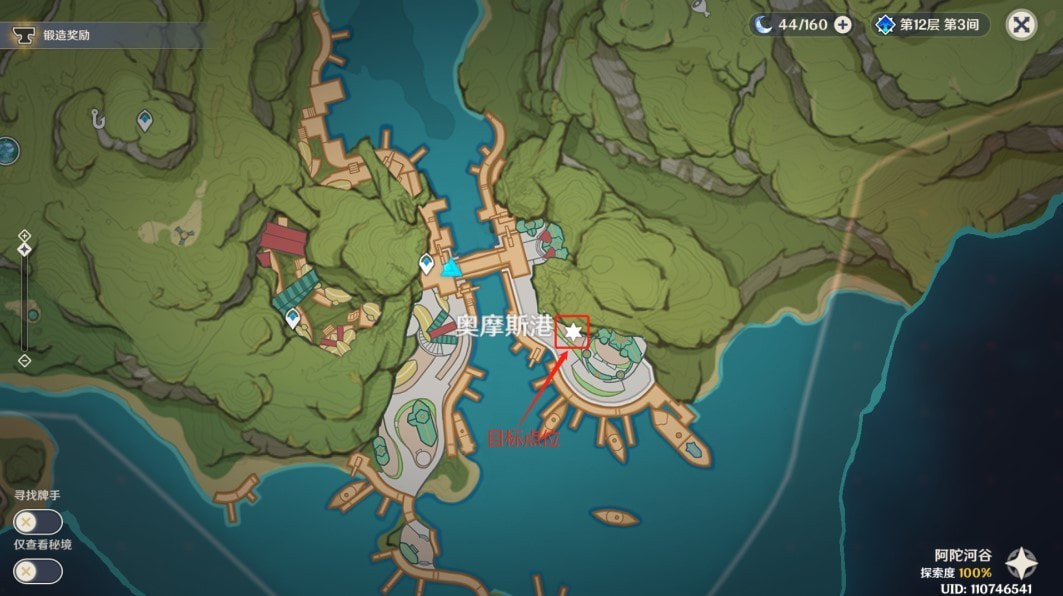
Task: Select the waypoint near the striped teal roof
Action: coord(292,318)
